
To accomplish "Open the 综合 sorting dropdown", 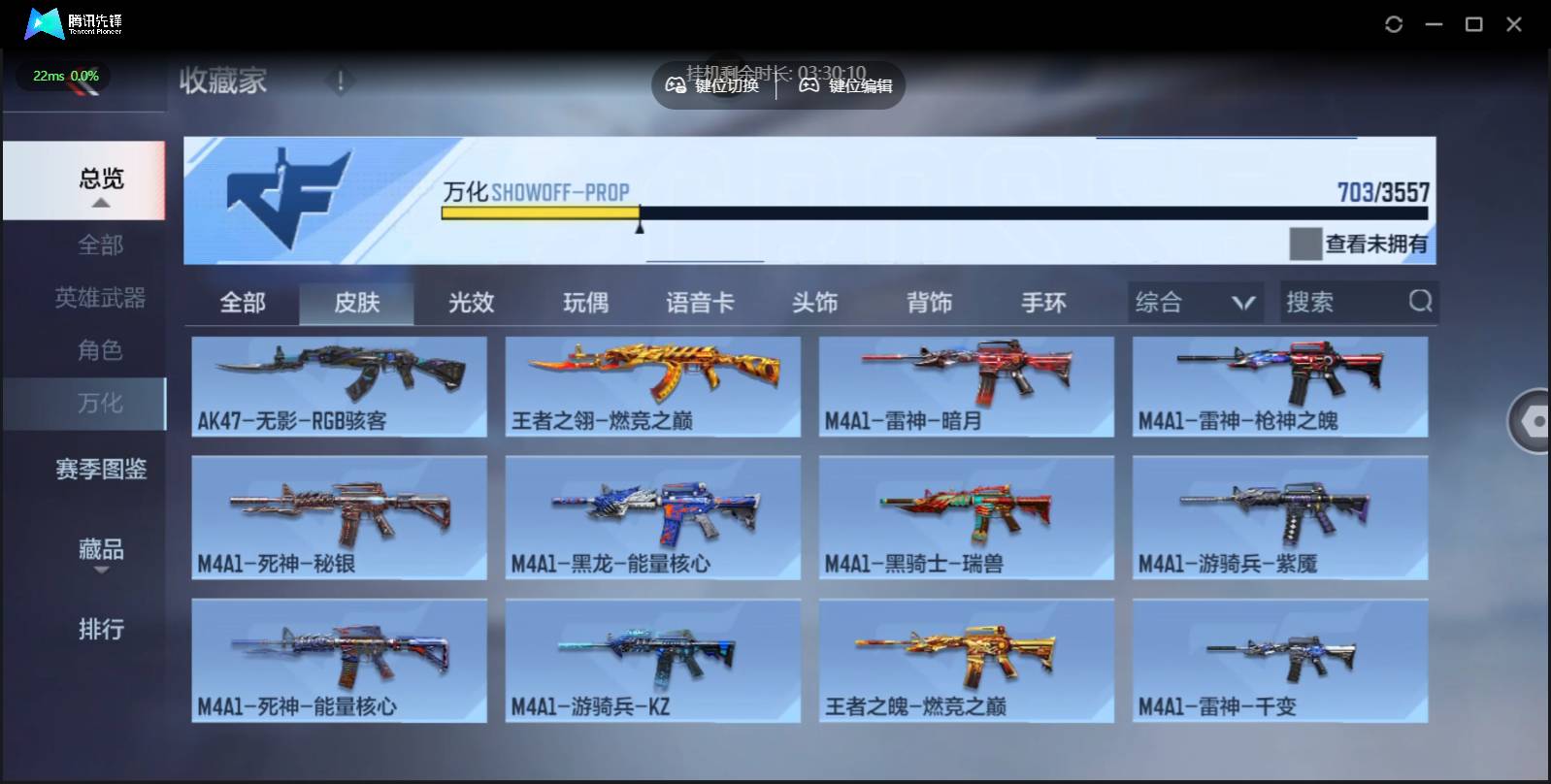I will [1194, 302].
